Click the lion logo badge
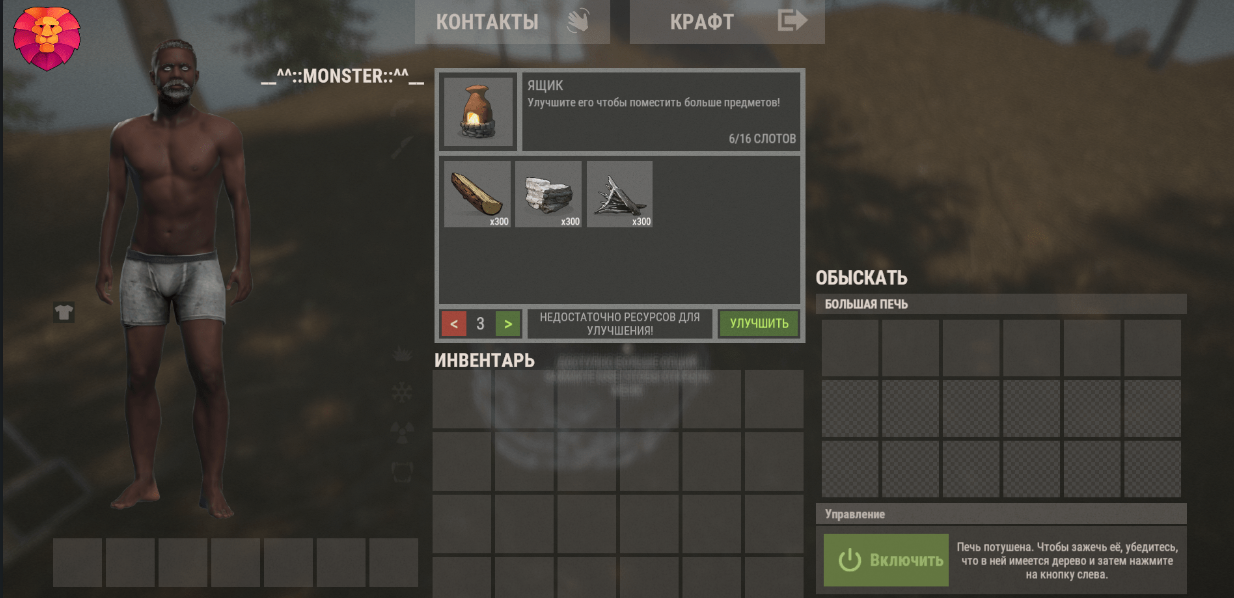The image size is (1234, 598). [x=47, y=38]
